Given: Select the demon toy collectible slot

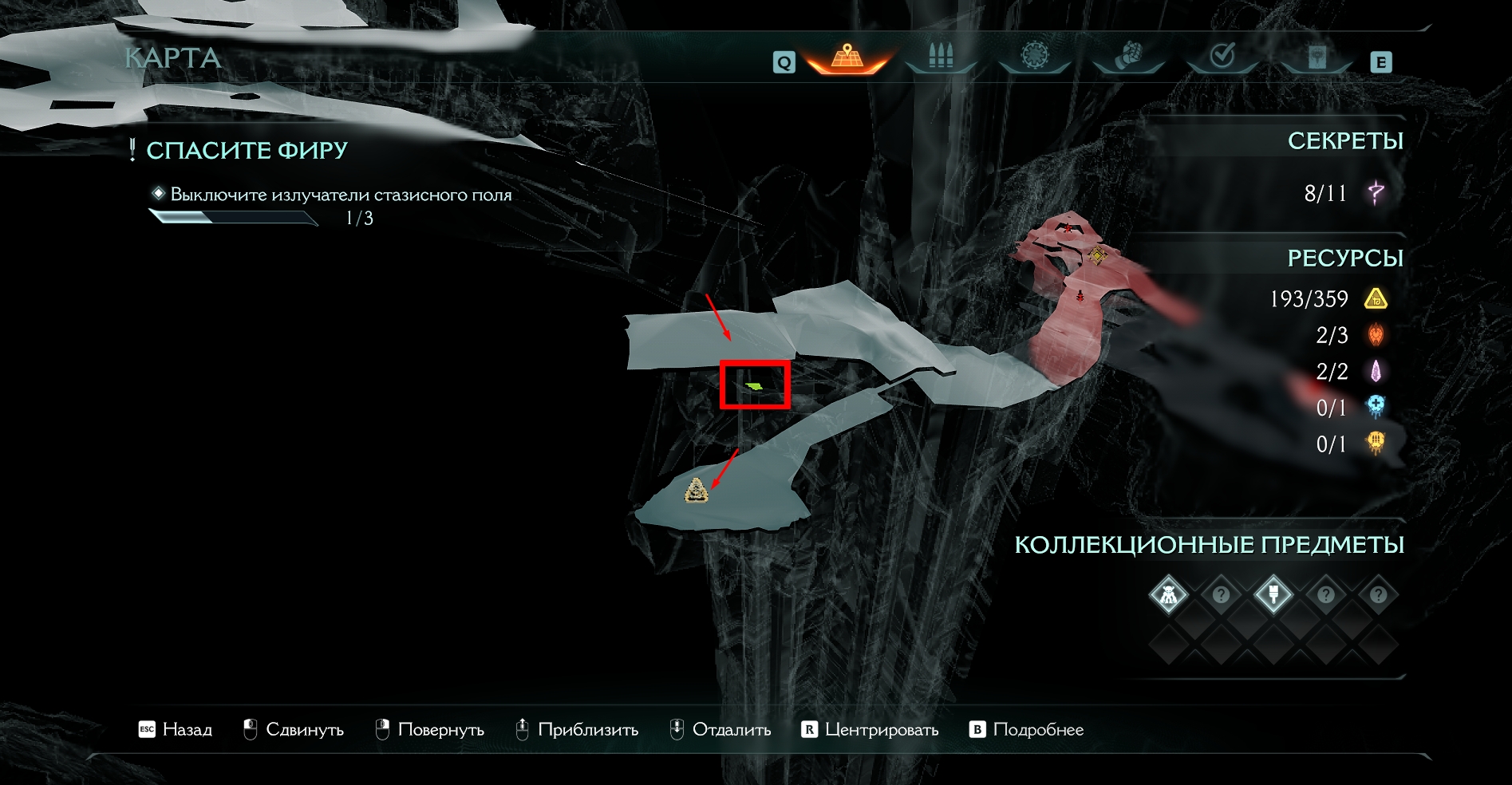Looking at the screenshot, I should pyautogui.click(x=1169, y=594).
